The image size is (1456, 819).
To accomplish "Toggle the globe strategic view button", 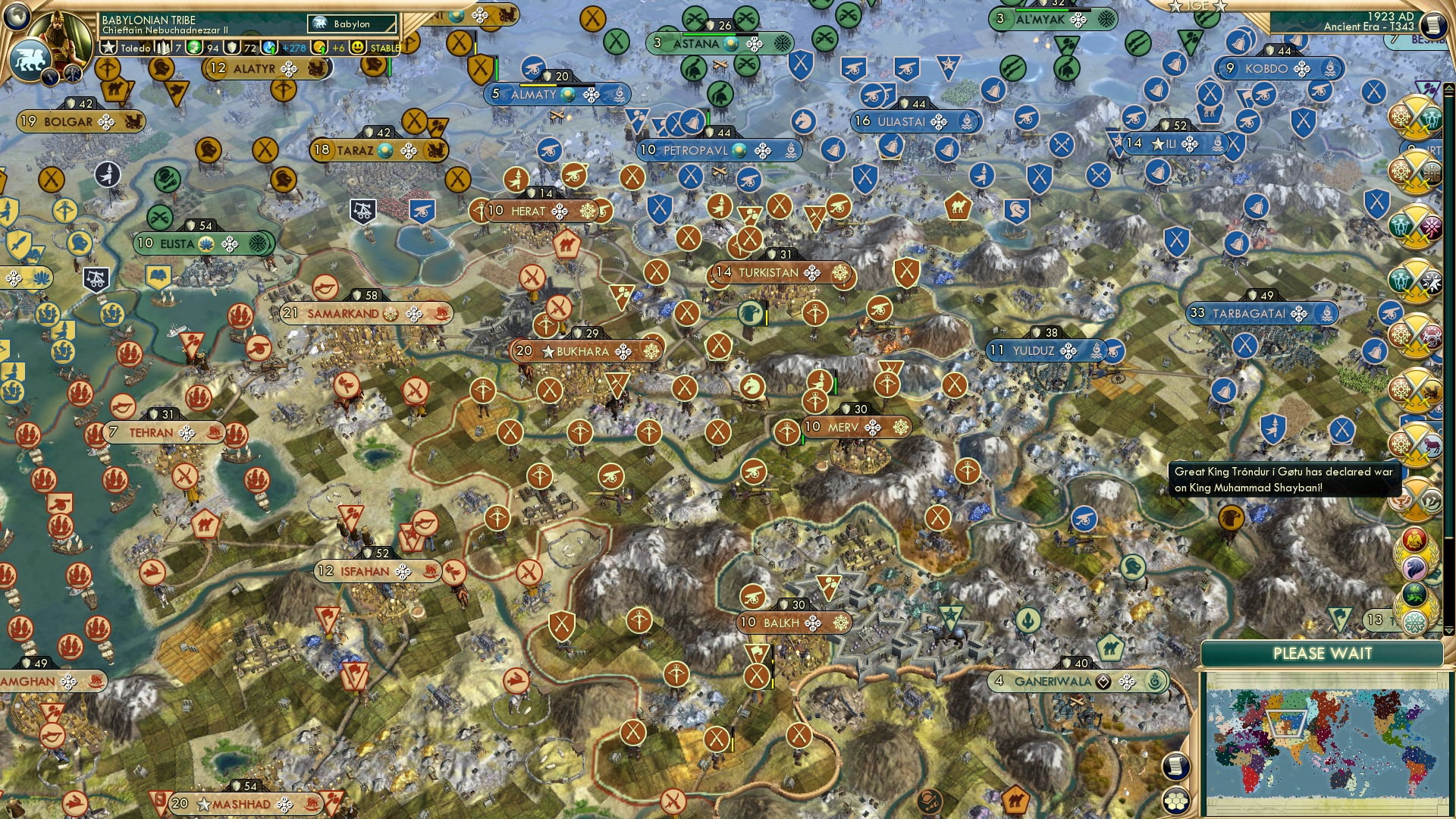I will 15,19.
